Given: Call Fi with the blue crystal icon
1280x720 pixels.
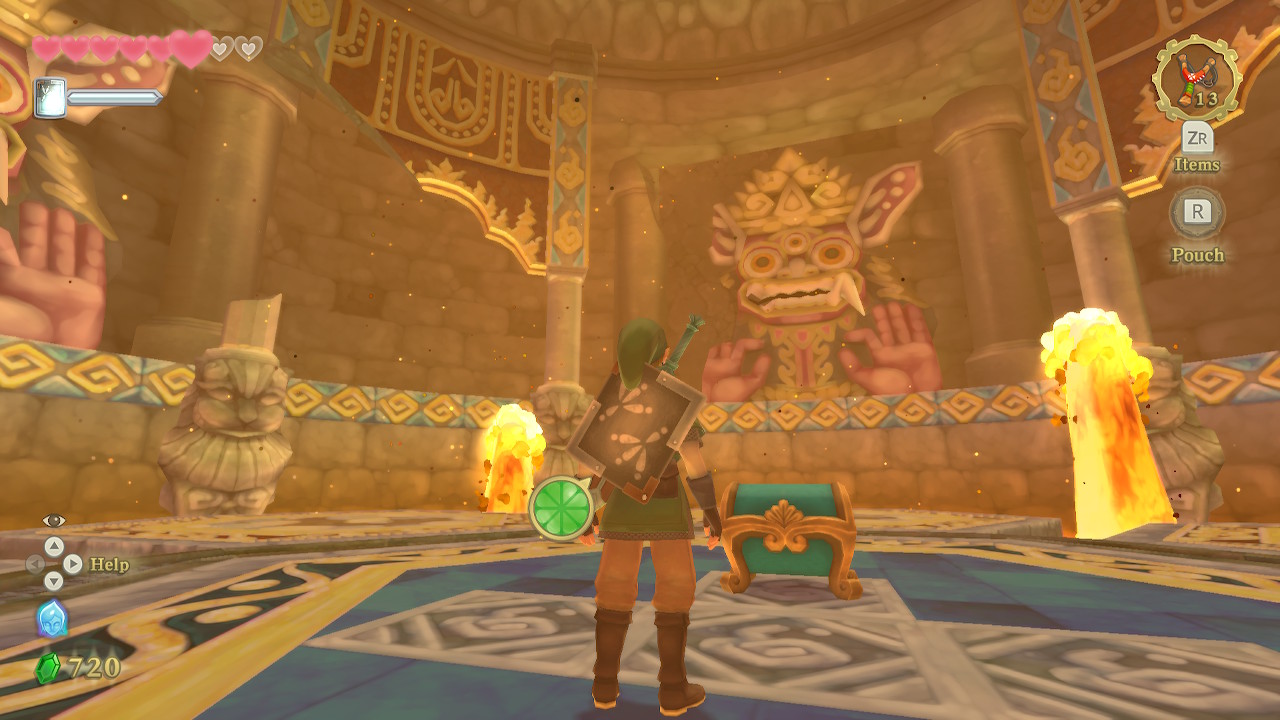Looking at the screenshot, I should 52,619.
